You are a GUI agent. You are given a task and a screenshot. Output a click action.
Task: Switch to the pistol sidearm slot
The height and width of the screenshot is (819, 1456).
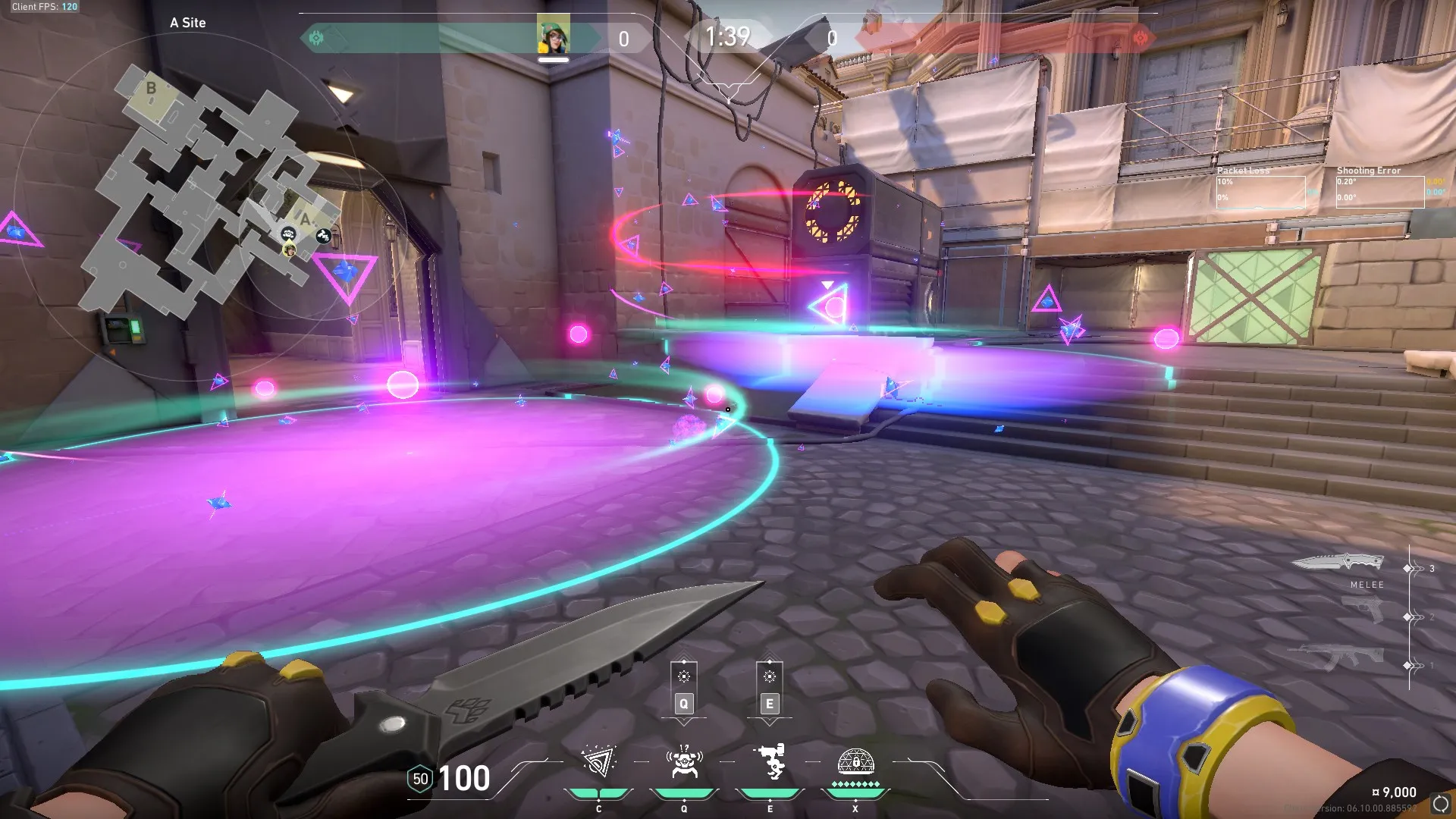pos(1363,610)
